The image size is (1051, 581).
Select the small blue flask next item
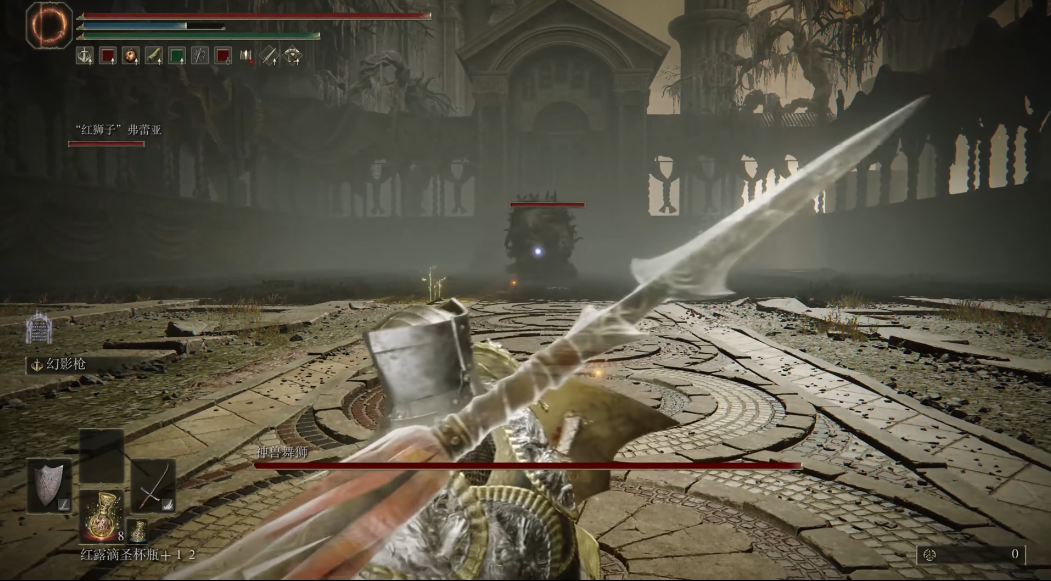(137, 532)
